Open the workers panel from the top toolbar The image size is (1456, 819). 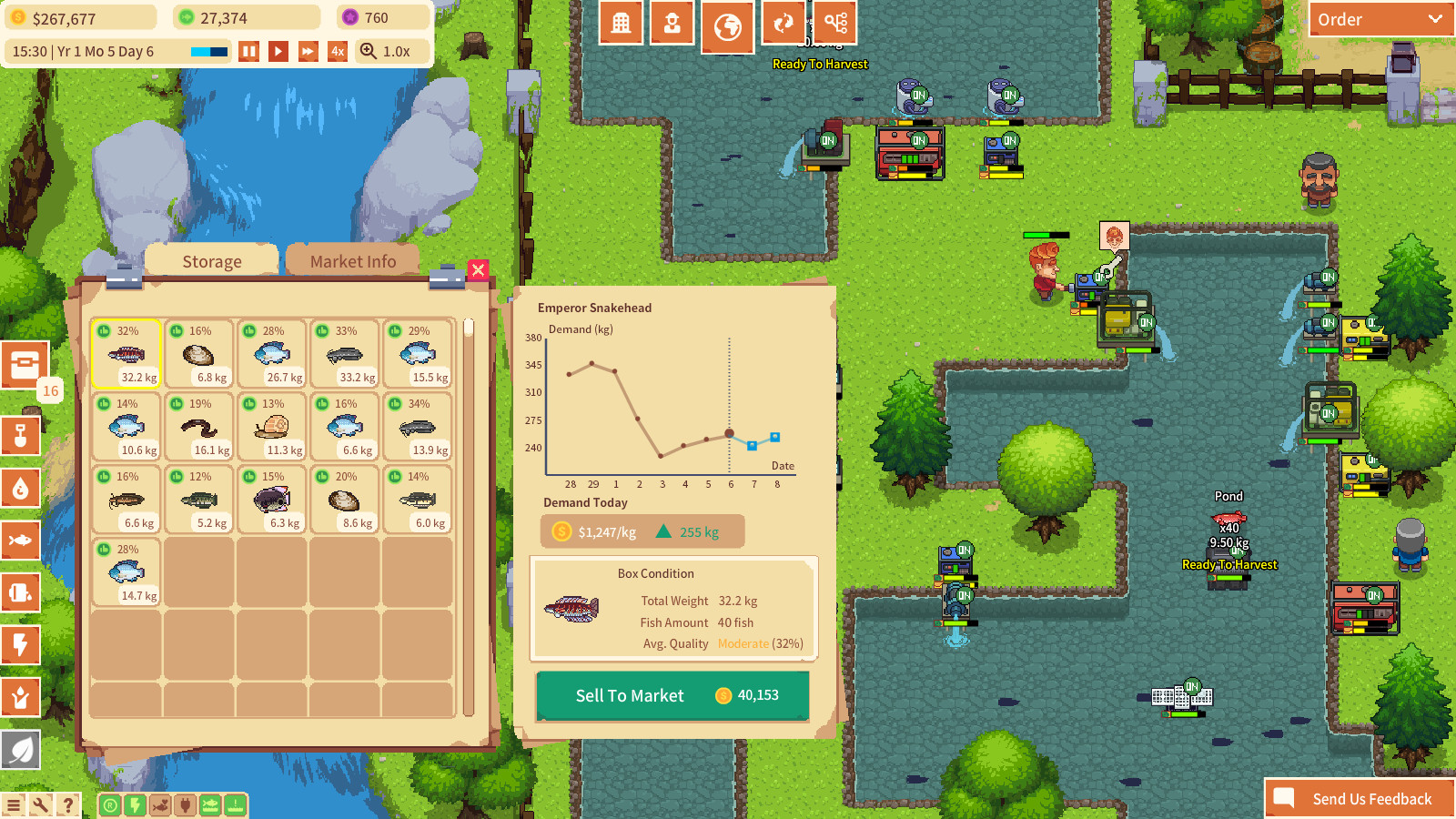tap(672, 22)
